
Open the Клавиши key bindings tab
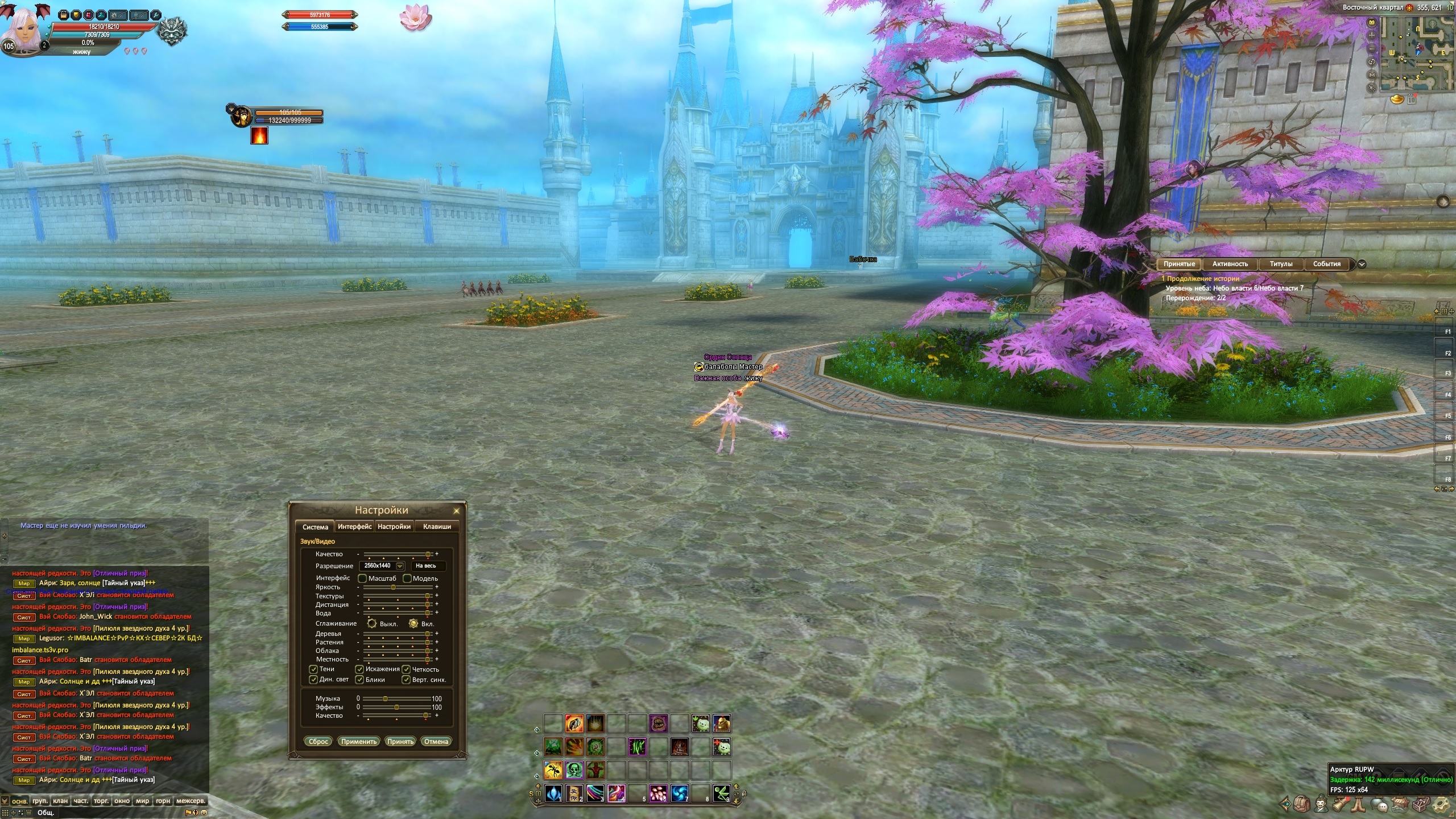pos(437,527)
